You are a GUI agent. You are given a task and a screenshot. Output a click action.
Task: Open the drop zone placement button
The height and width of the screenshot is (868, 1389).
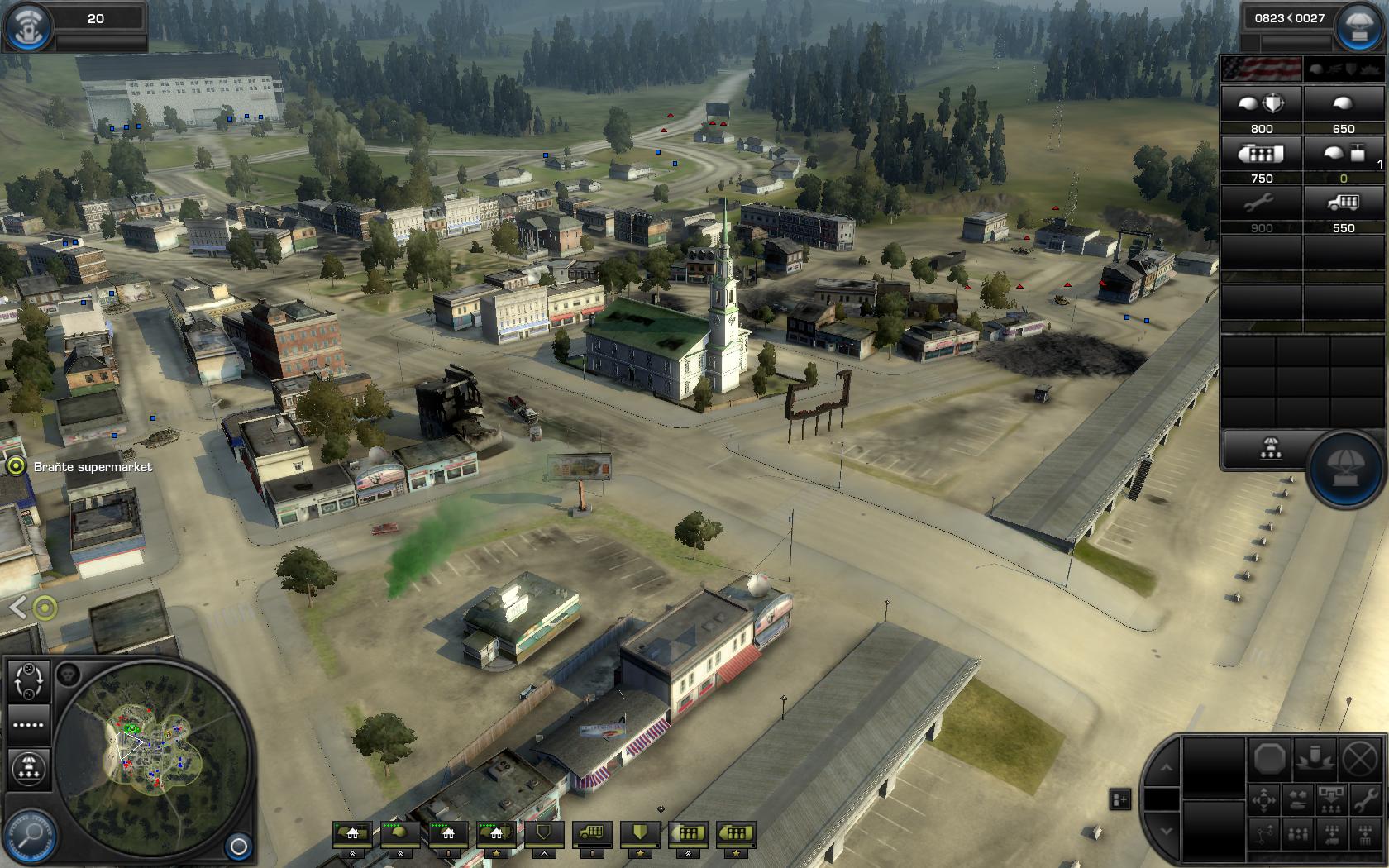tap(1270, 450)
